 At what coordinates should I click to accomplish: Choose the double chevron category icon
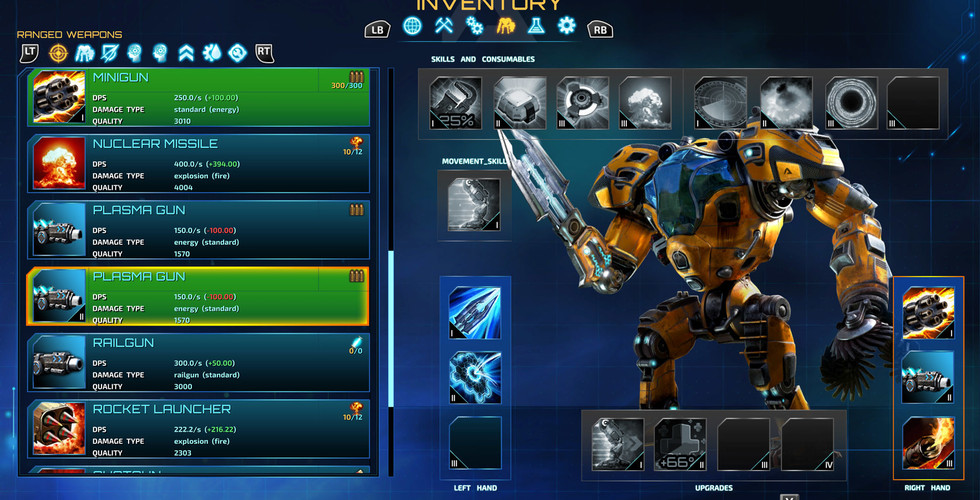(185, 52)
